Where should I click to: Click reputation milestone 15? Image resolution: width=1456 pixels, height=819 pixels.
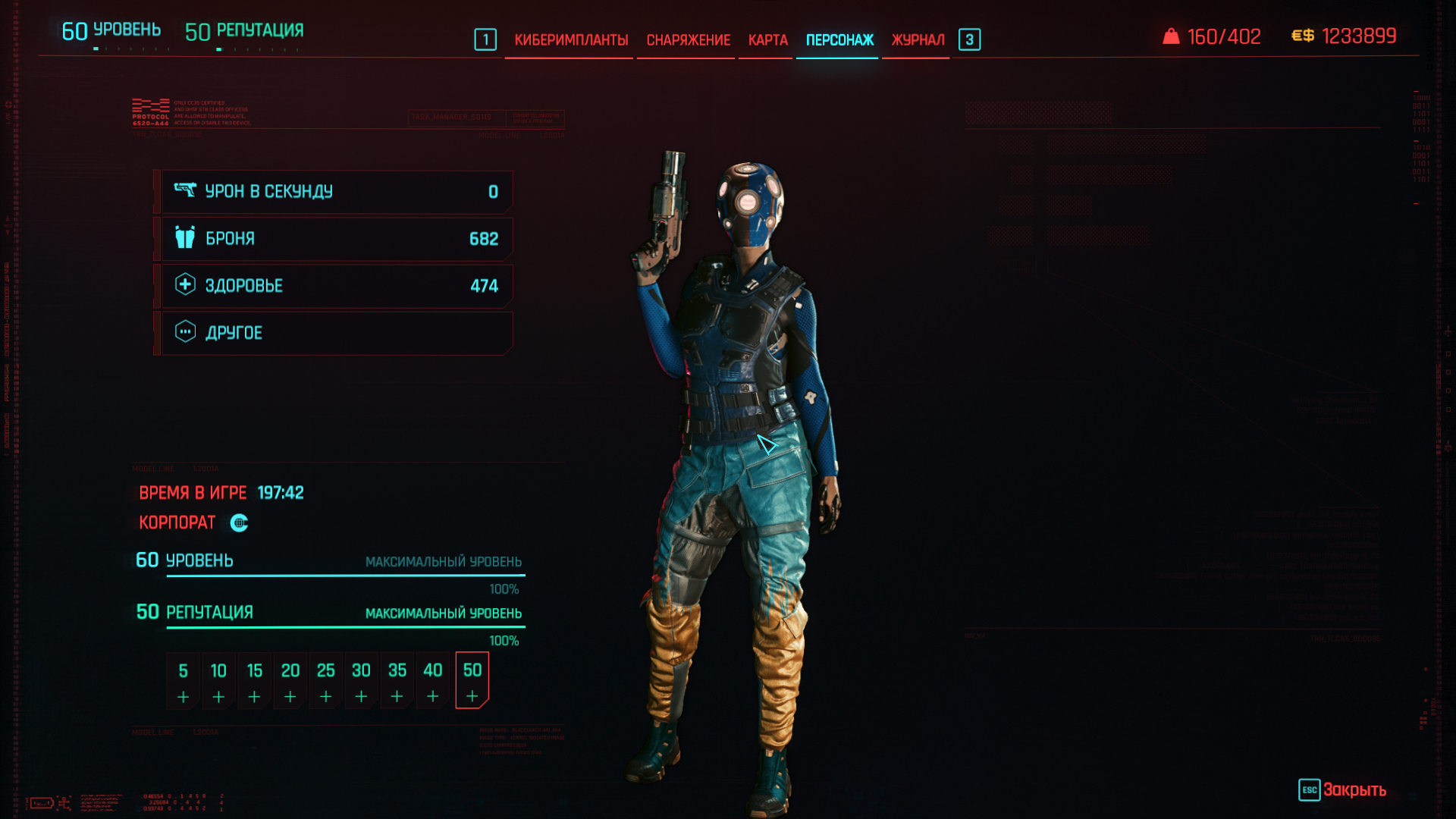coord(254,681)
